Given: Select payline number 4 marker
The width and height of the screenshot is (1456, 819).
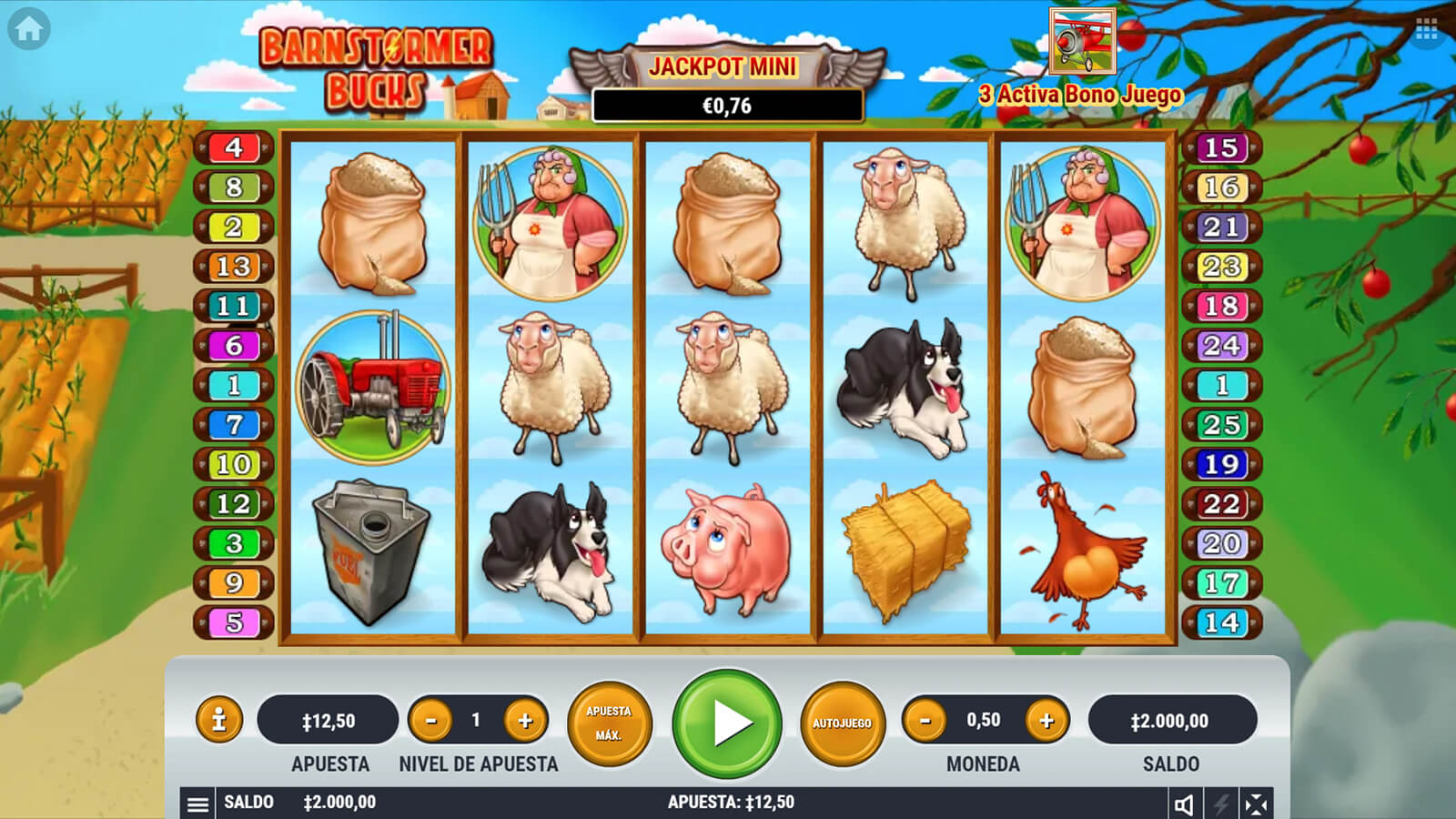Looking at the screenshot, I should [234, 147].
